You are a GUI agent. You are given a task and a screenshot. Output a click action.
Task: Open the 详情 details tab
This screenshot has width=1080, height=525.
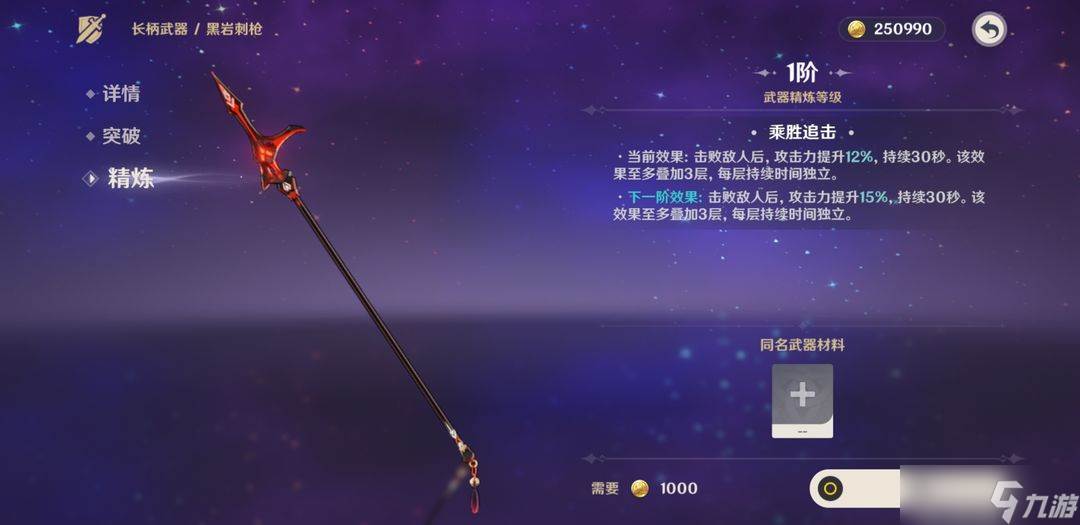pos(120,94)
